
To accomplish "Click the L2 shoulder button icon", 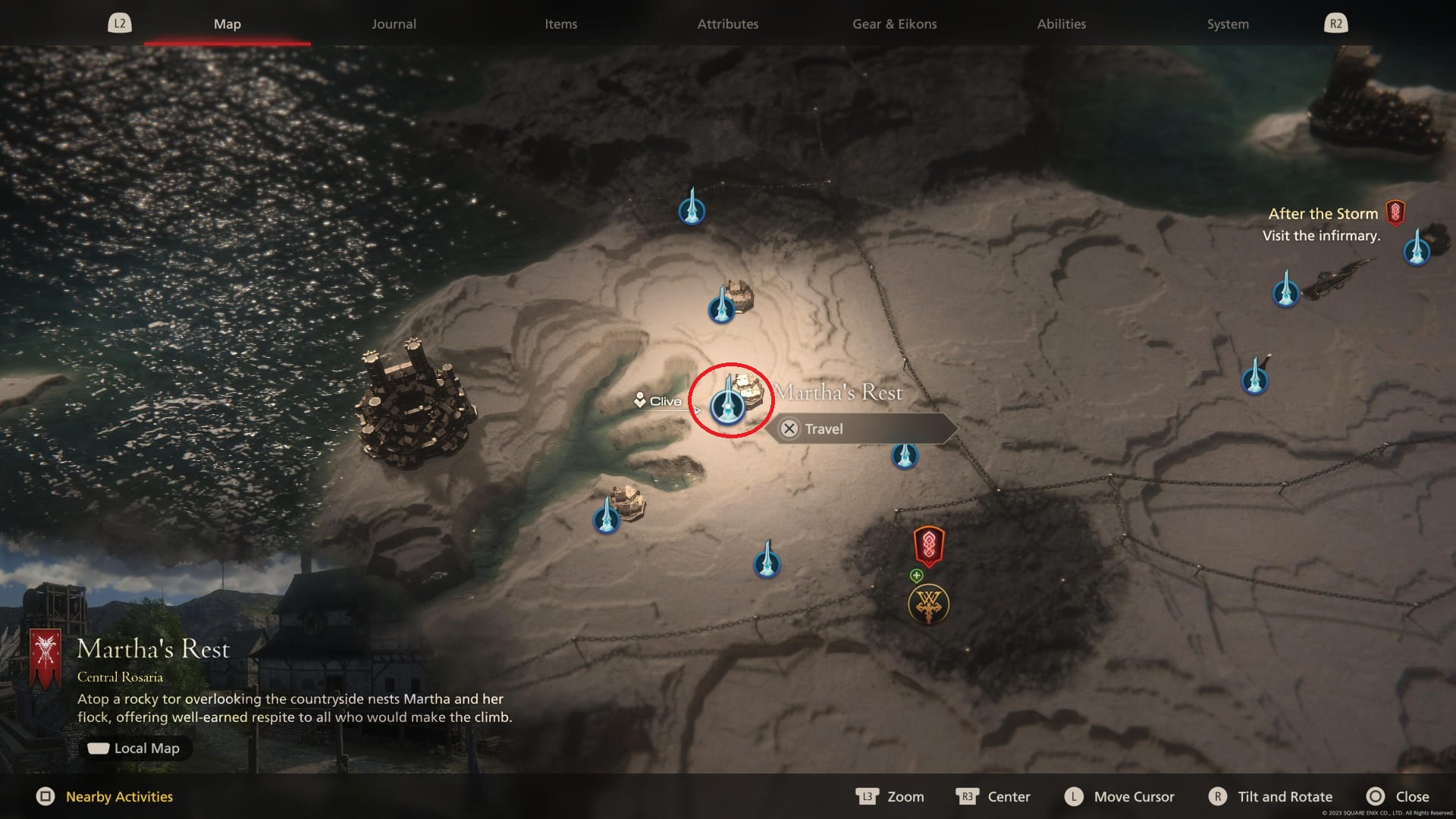I will 121,23.
